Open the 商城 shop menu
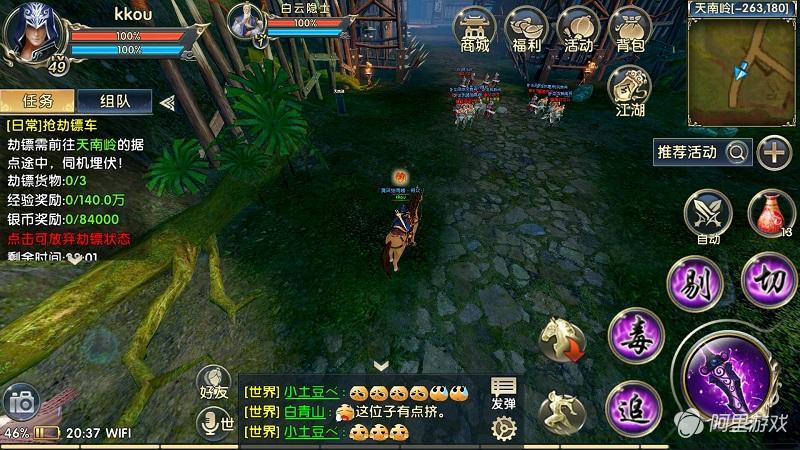The image size is (800, 450). [x=476, y=29]
